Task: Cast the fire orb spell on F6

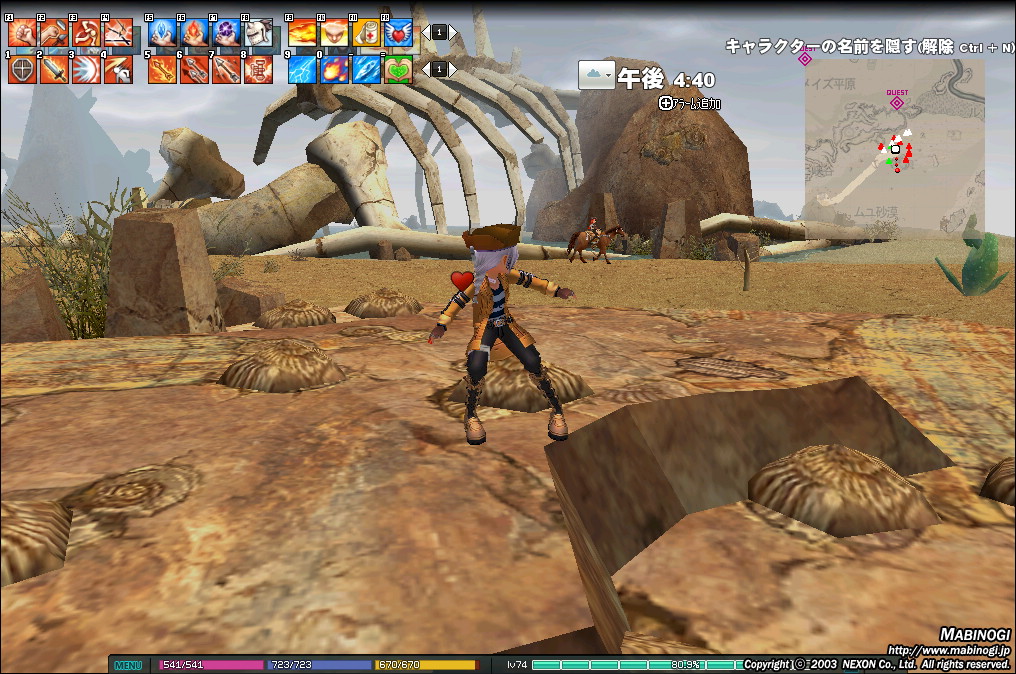Action: [194, 33]
